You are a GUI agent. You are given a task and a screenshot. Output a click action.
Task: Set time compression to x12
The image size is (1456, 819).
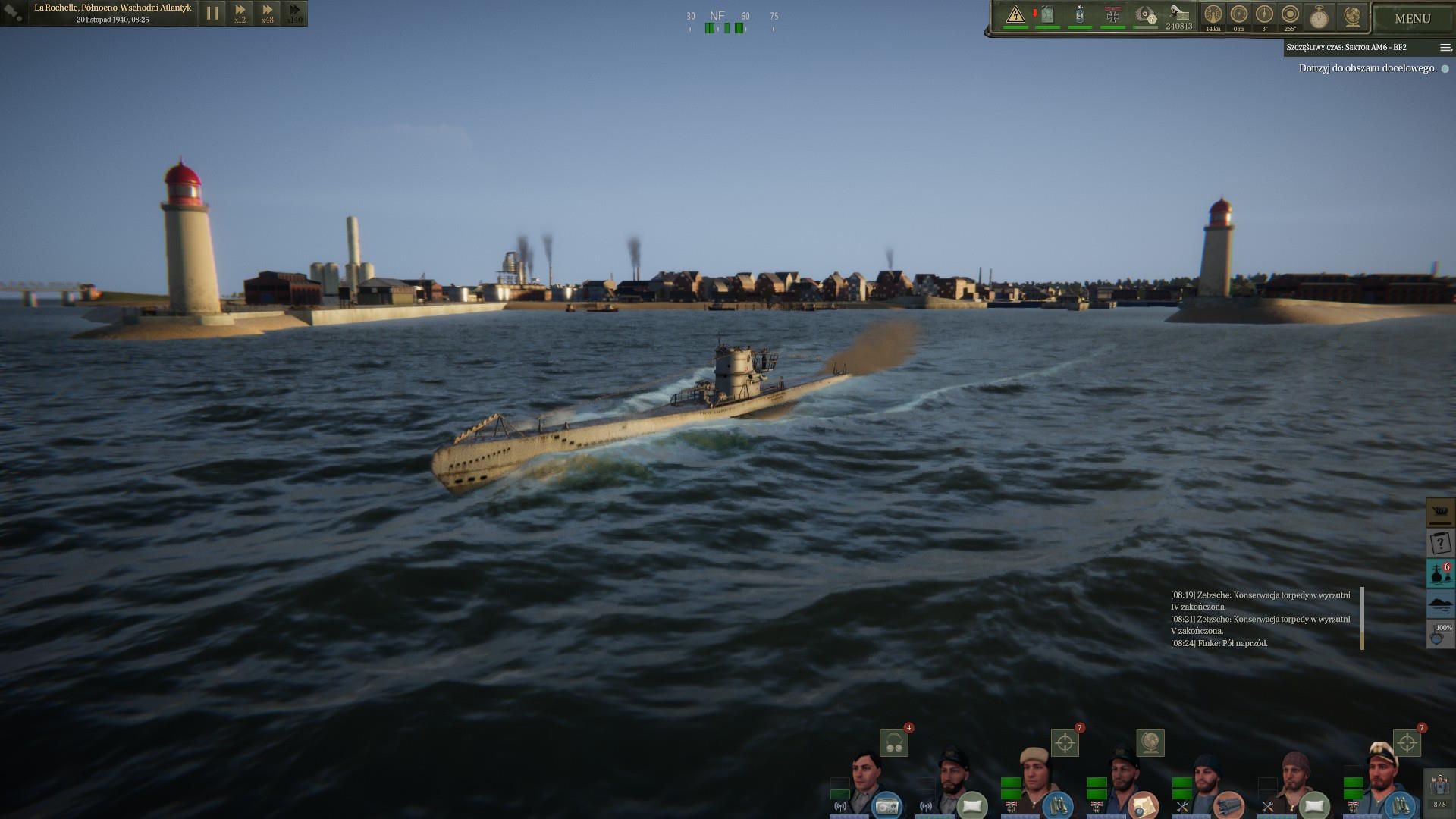point(240,13)
